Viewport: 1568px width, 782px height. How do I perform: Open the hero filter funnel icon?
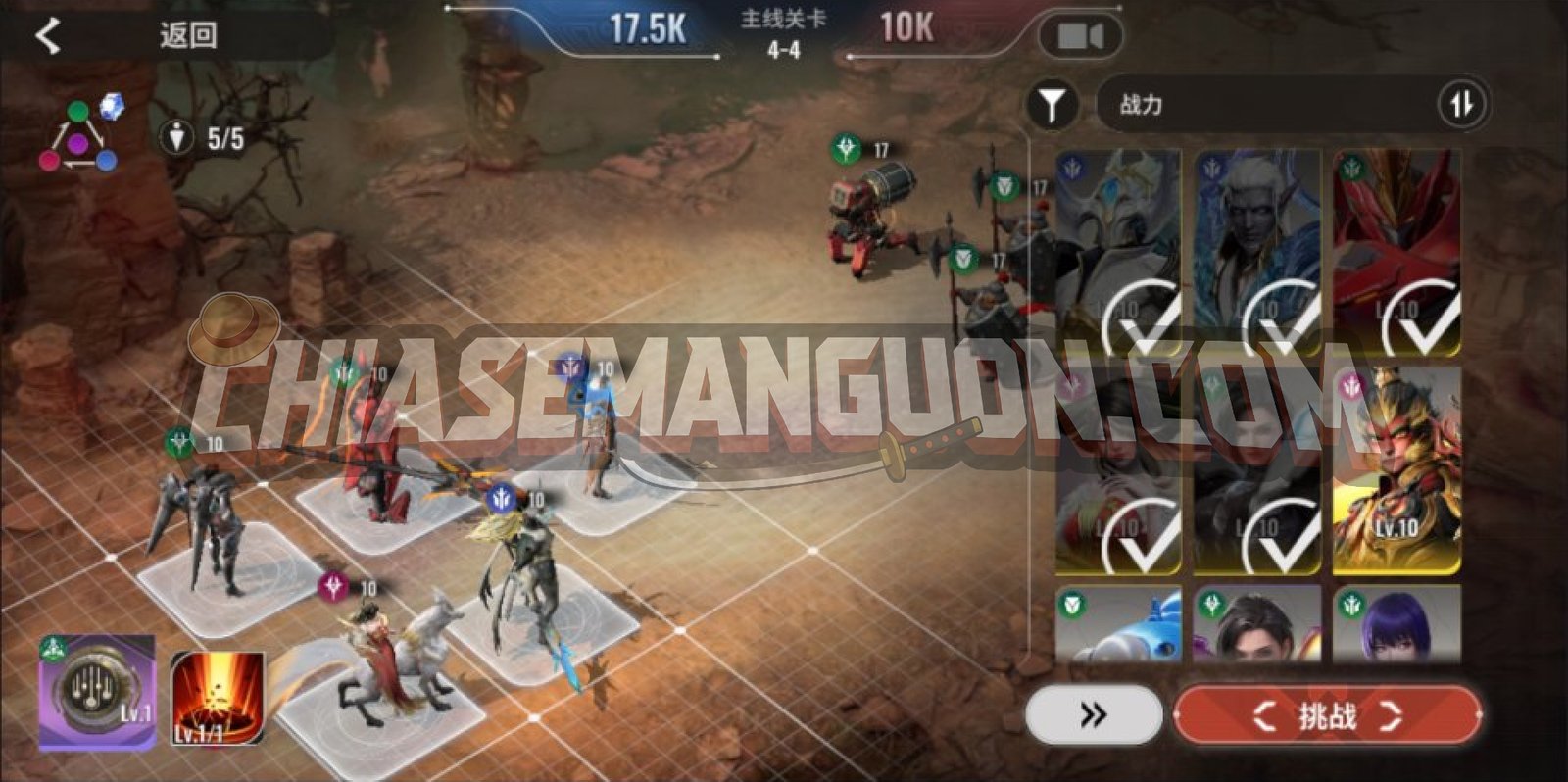(x=1052, y=104)
